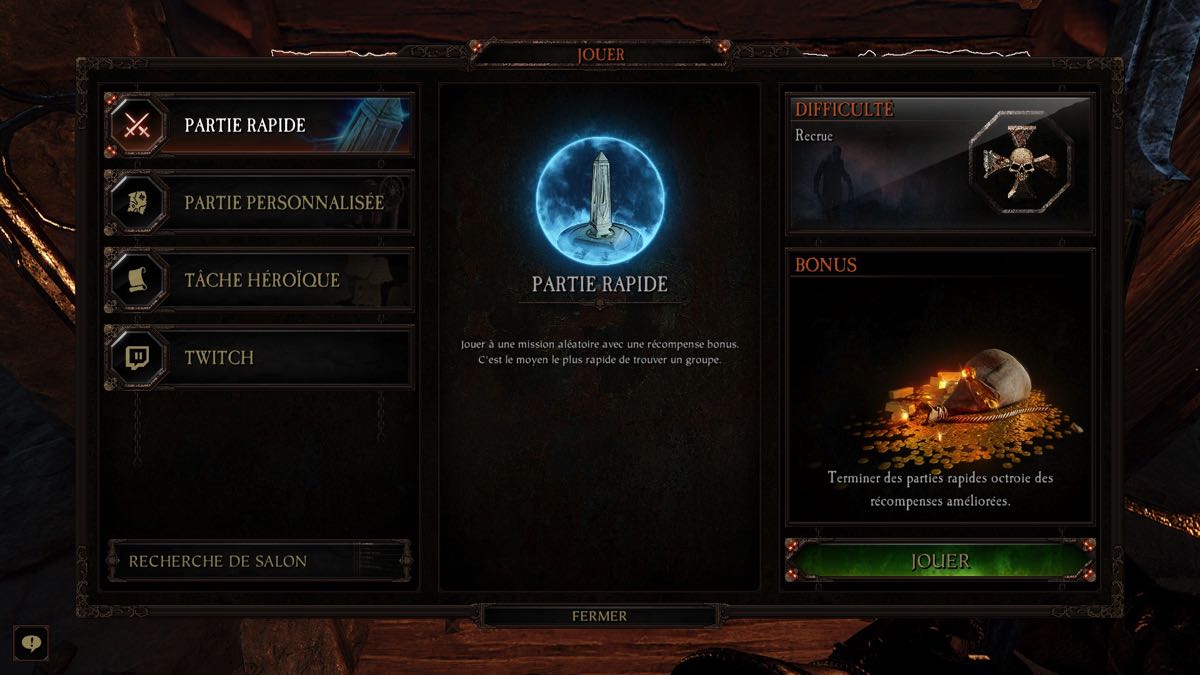Viewport: 1200px width, 675px height.
Task: Click the green Jouer button
Action: pos(940,561)
